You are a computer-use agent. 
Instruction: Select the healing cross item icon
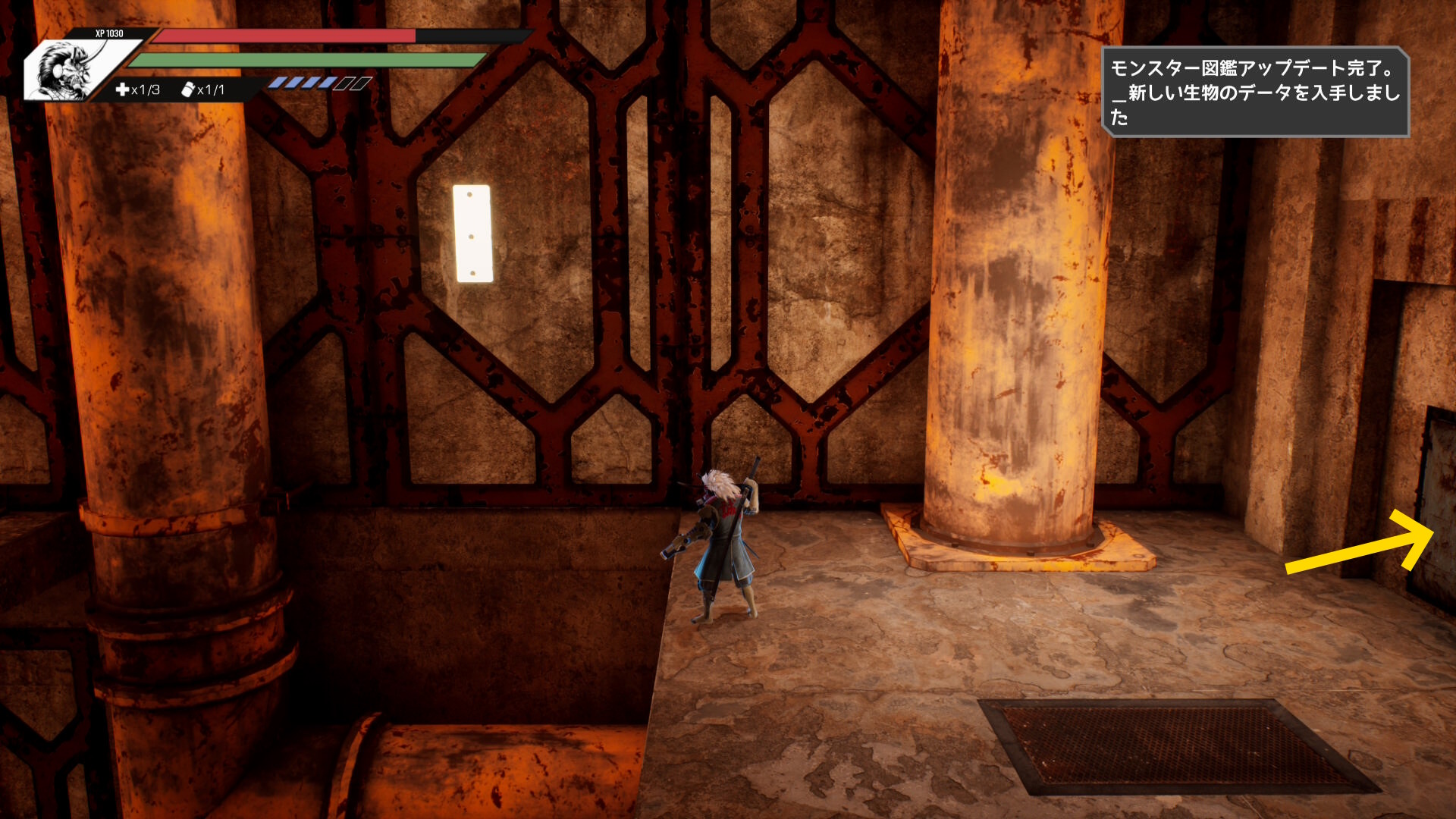click(x=122, y=89)
